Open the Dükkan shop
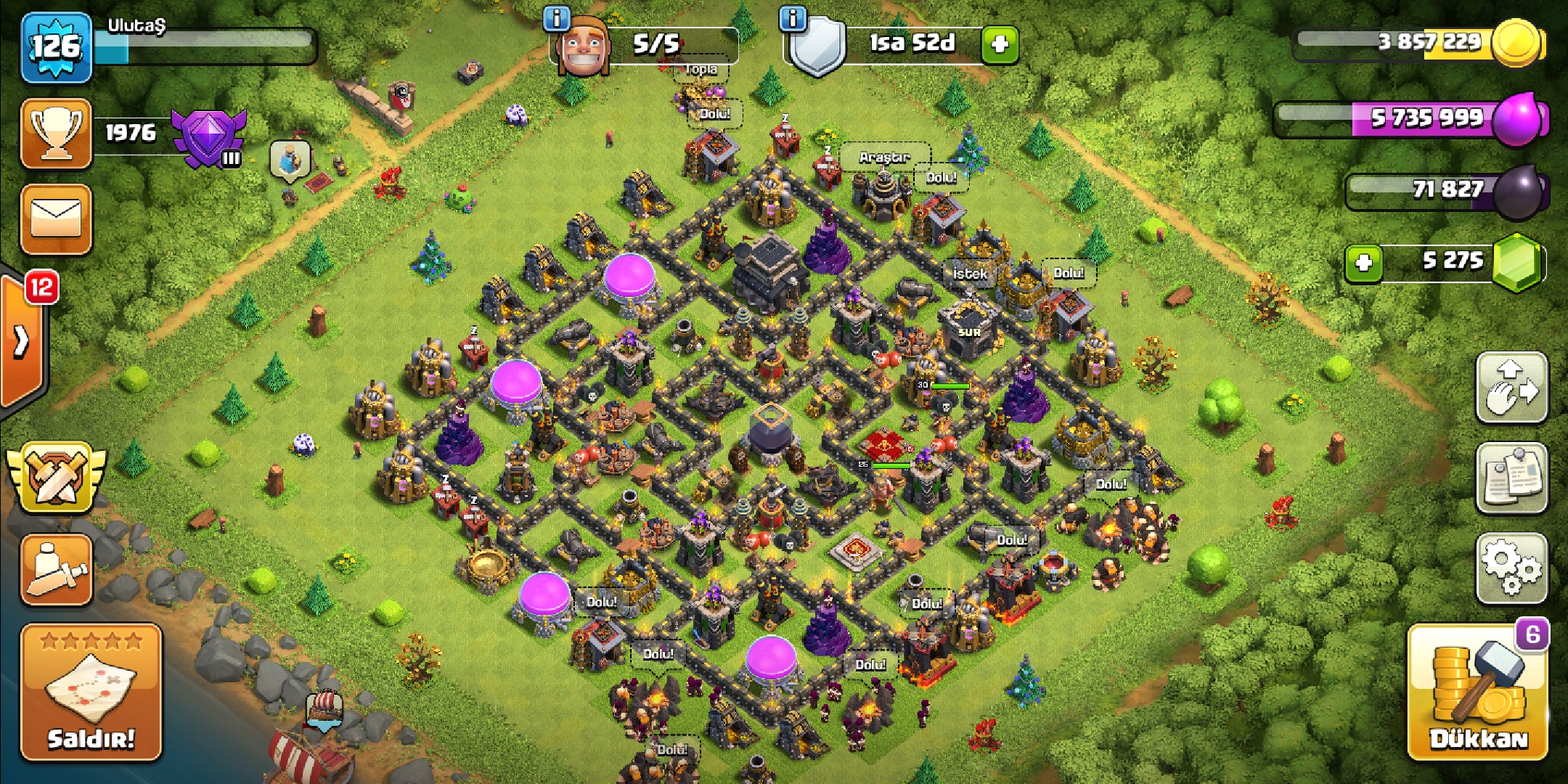 coord(1477,693)
